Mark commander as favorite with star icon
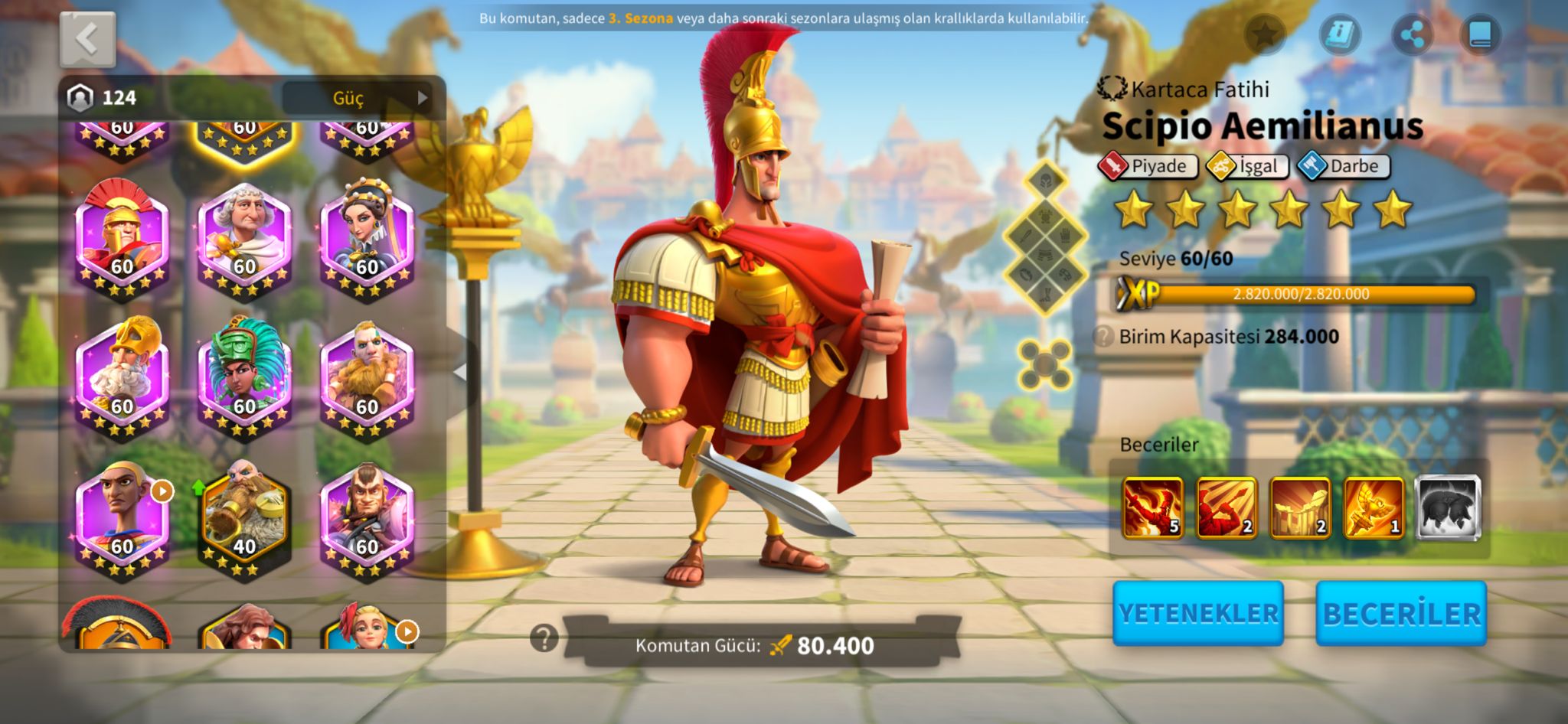Viewport: 1568px width, 724px height. [1265, 34]
